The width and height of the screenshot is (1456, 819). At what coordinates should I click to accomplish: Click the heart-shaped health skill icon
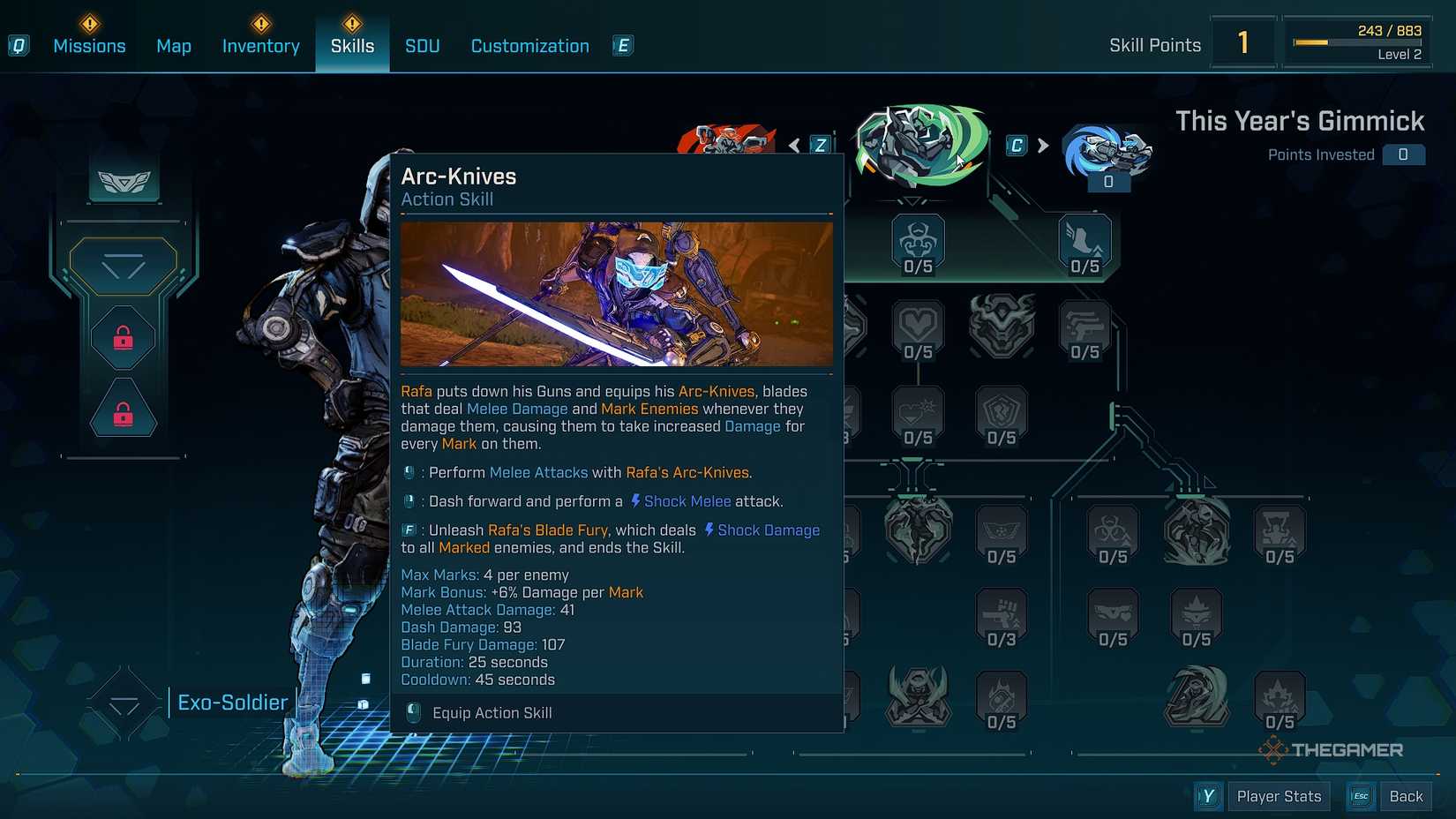click(x=918, y=322)
